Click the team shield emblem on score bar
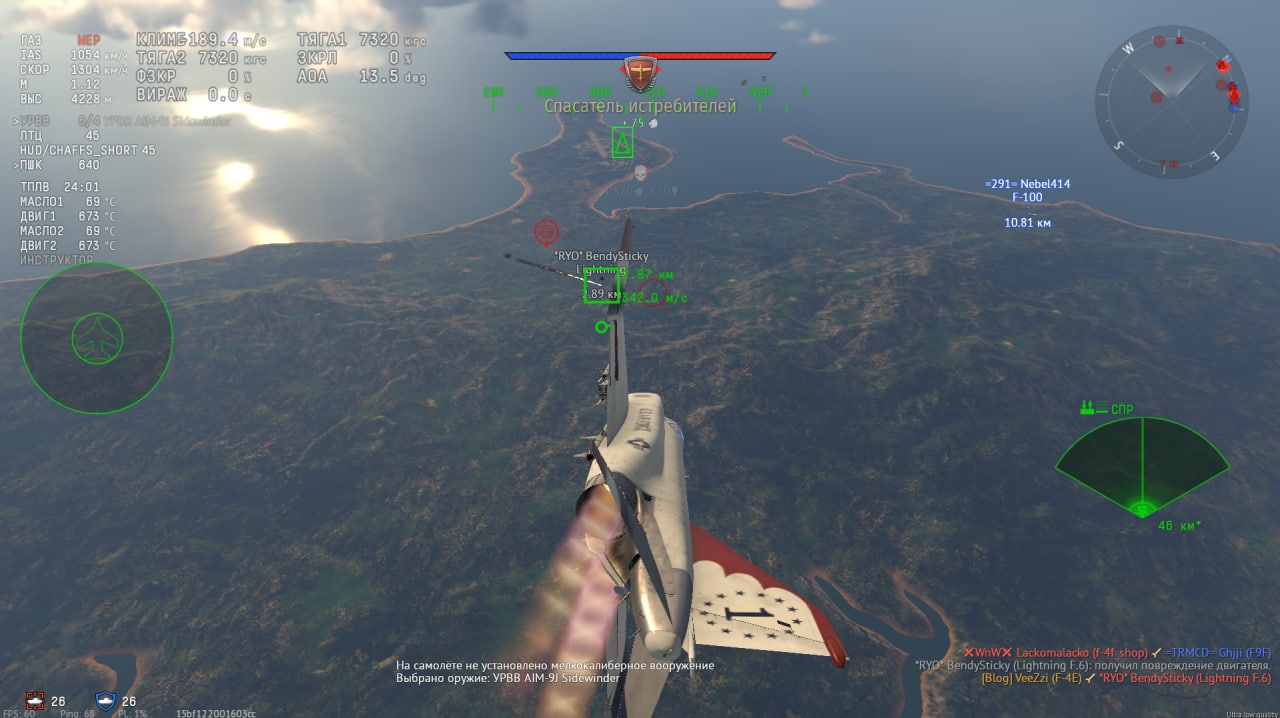1280x718 pixels. pyautogui.click(x=639, y=73)
